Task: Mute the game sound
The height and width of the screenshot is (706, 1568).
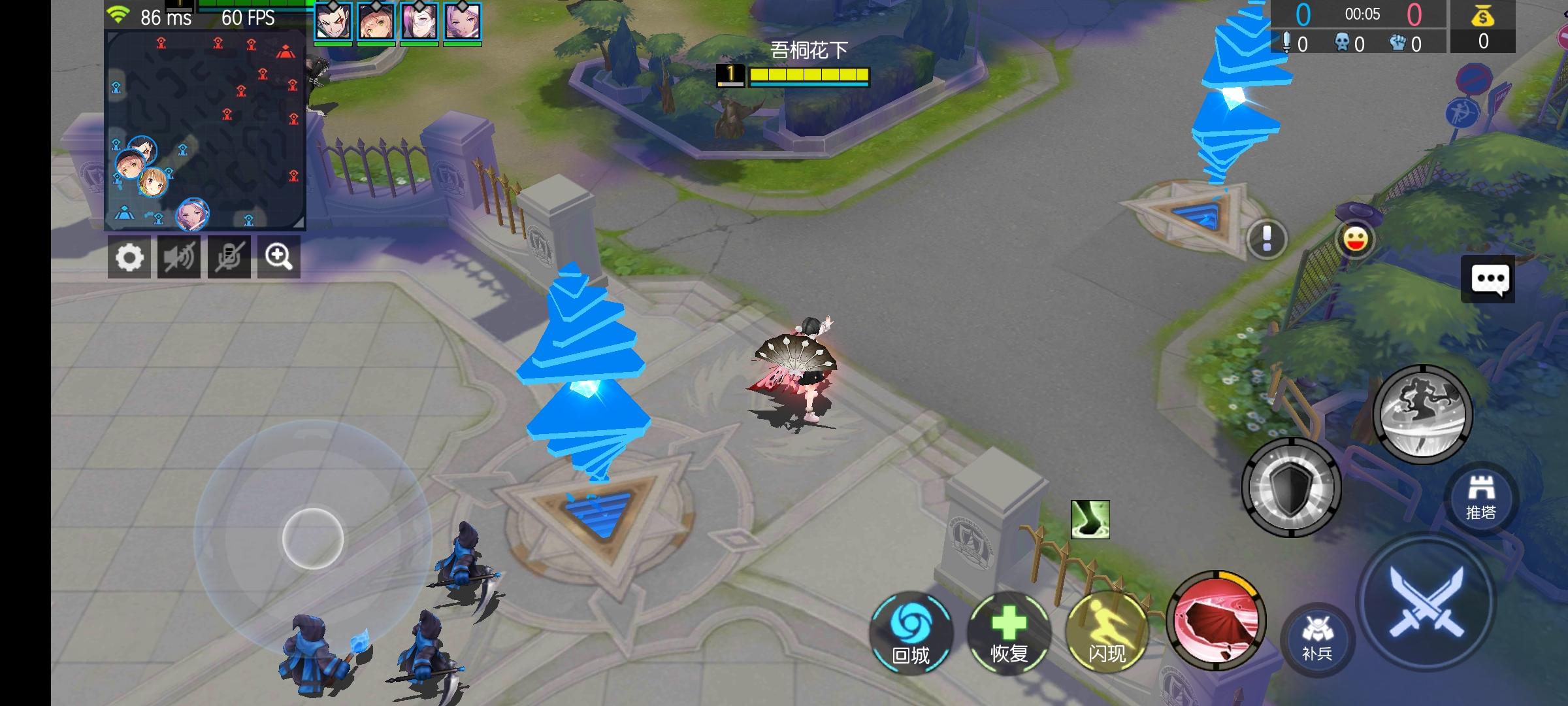Action: (x=179, y=257)
